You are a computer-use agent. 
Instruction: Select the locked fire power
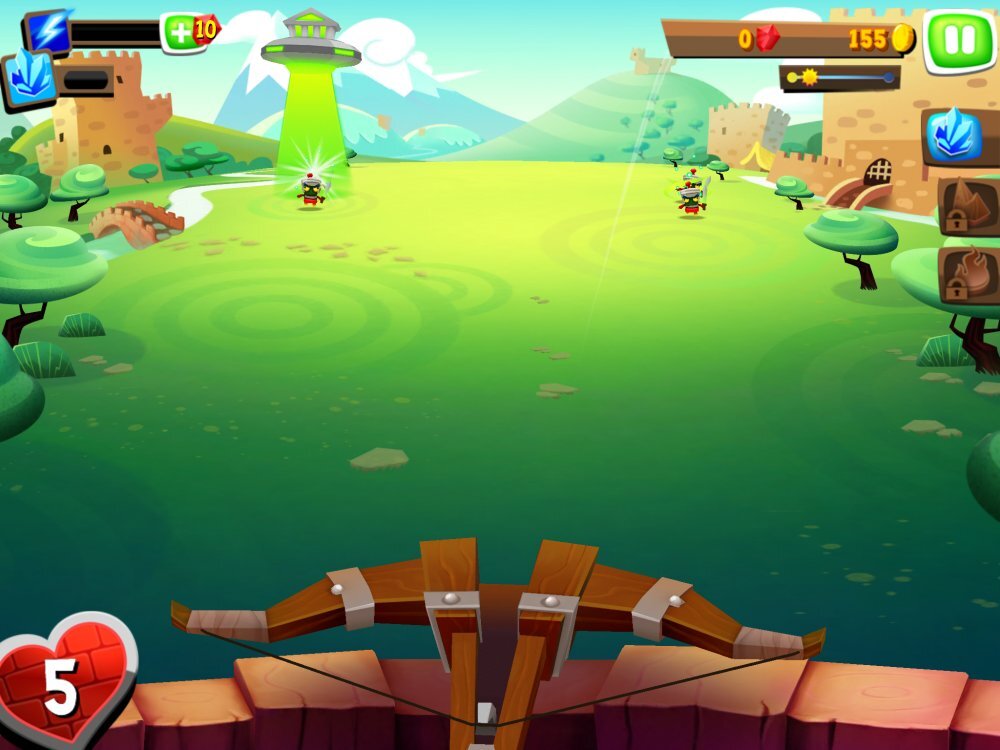coord(968,275)
